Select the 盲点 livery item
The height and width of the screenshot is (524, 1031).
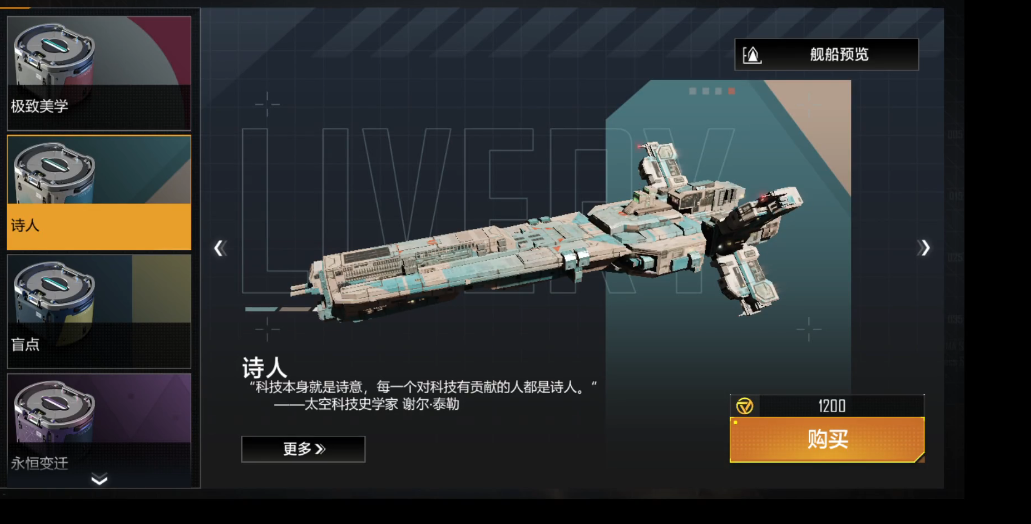pos(99,310)
